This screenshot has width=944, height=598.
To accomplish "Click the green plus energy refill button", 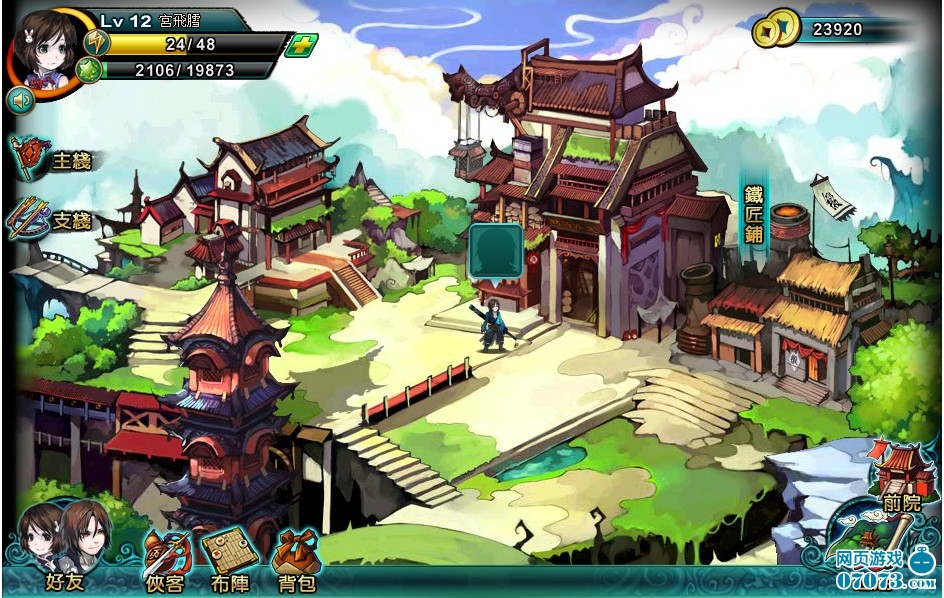I will pyautogui.click(x=300, y=45).
